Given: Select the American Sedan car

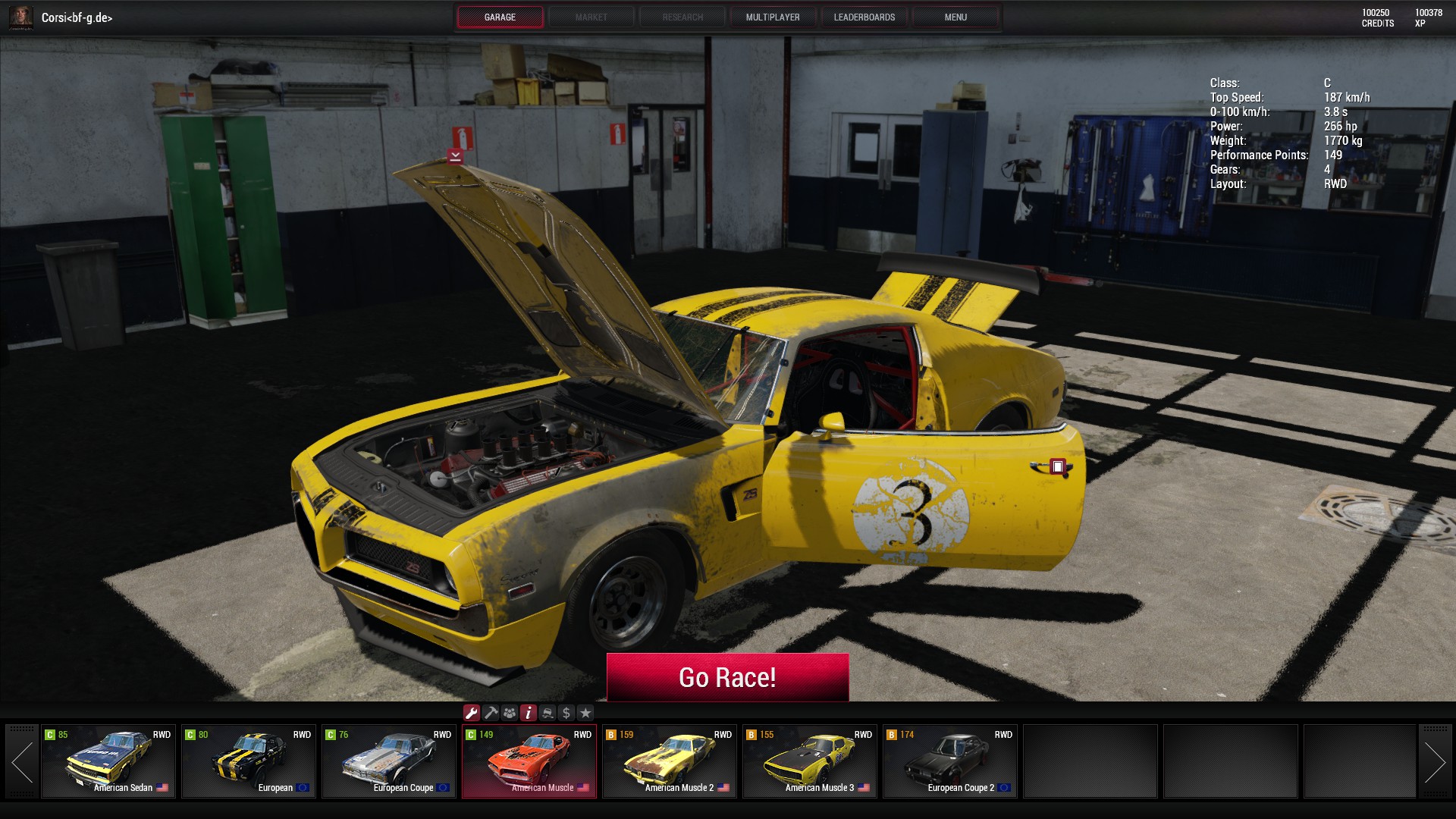Looking at the screenshot, I should tap(108, 761).
